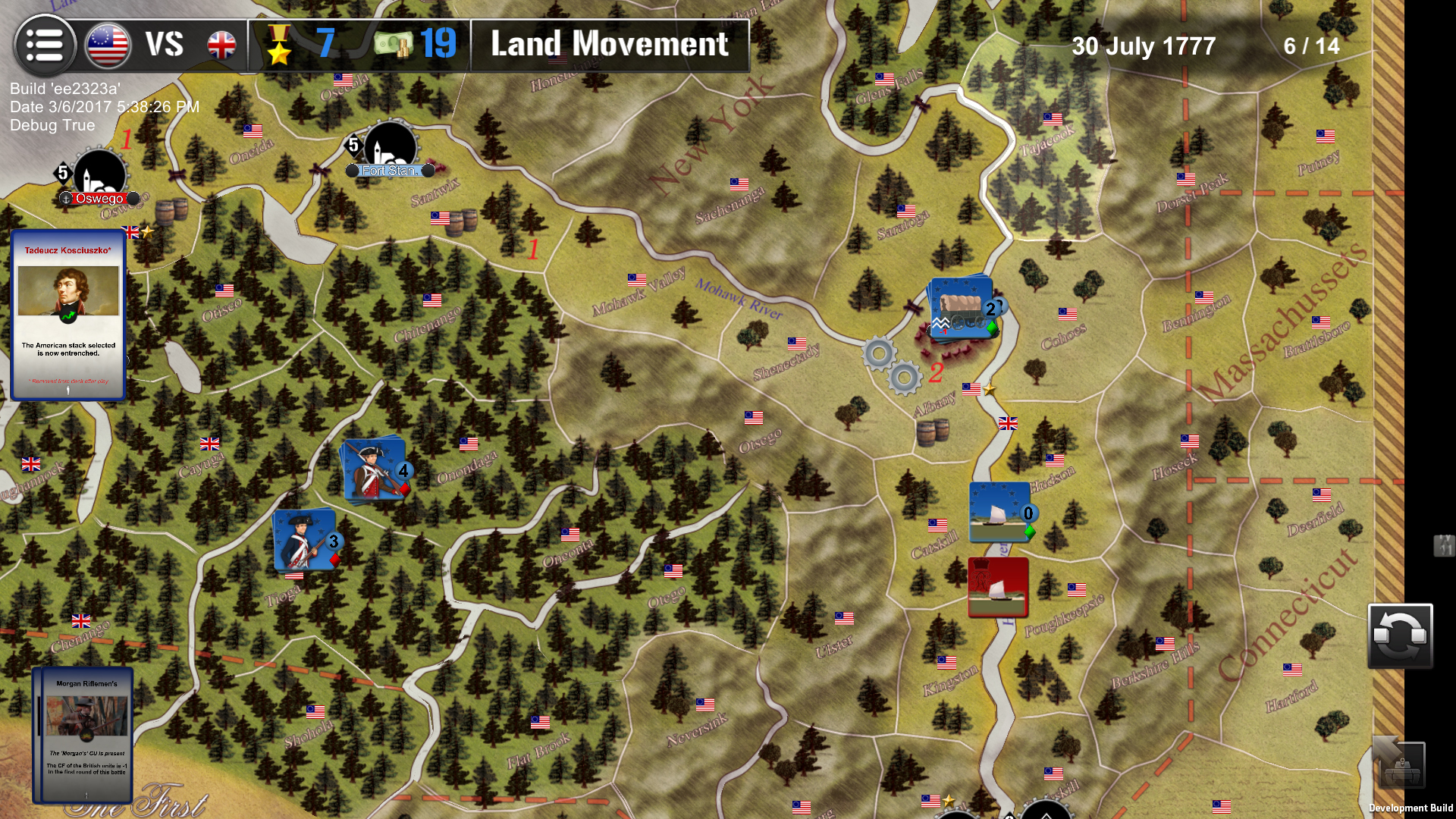Open the hamburger game menu
Viewport: 1456px width, 819px height.
click(45, 45)
